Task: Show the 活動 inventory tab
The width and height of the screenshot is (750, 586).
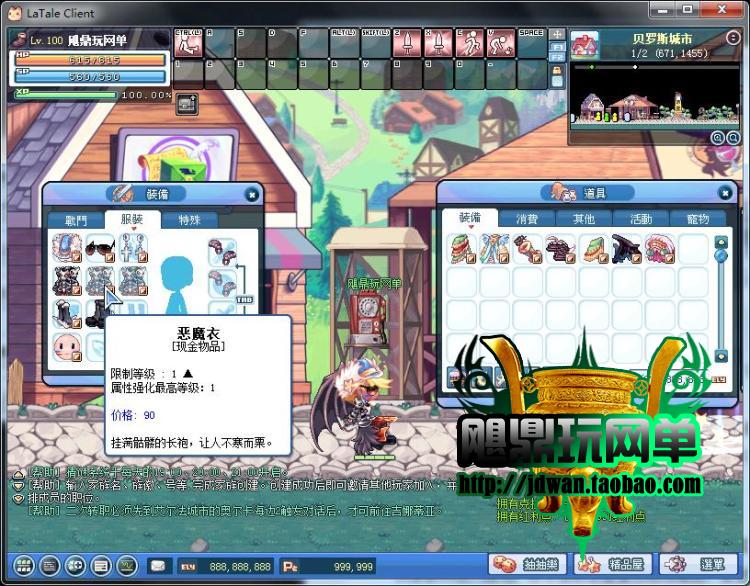Action: pyautogui.click(x=641, y=218)
